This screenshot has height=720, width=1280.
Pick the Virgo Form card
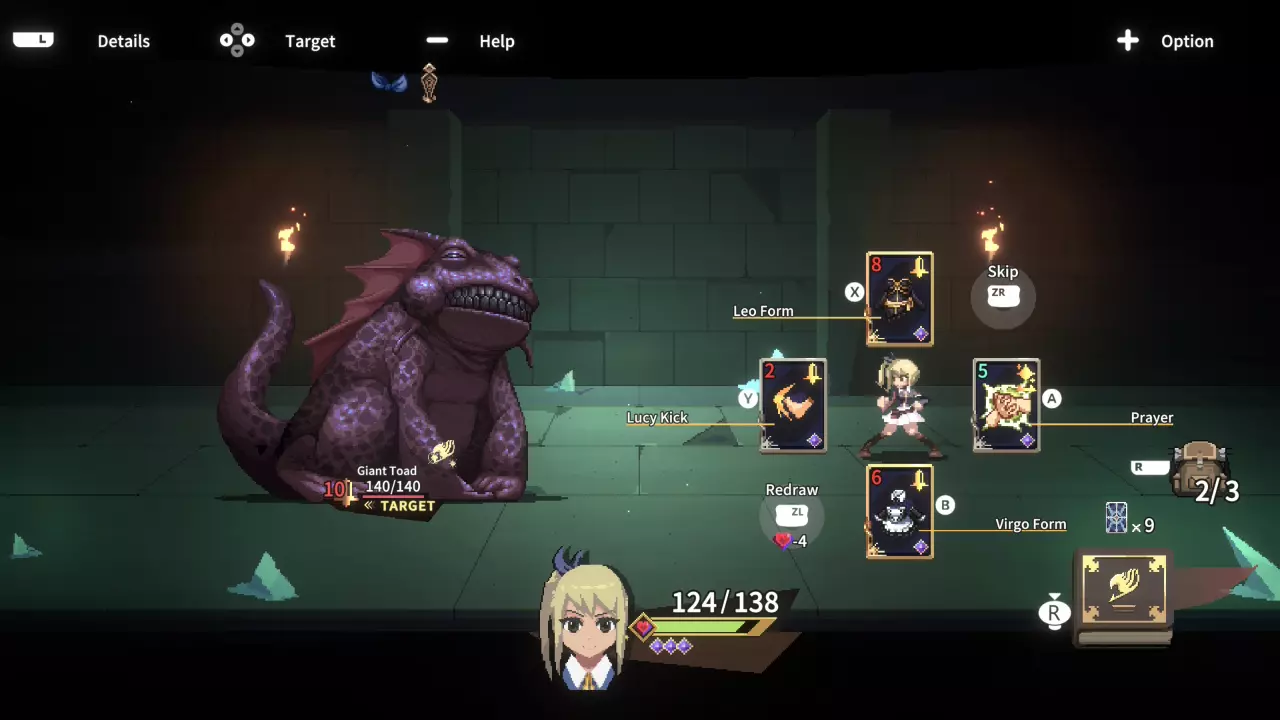[900, 511]
